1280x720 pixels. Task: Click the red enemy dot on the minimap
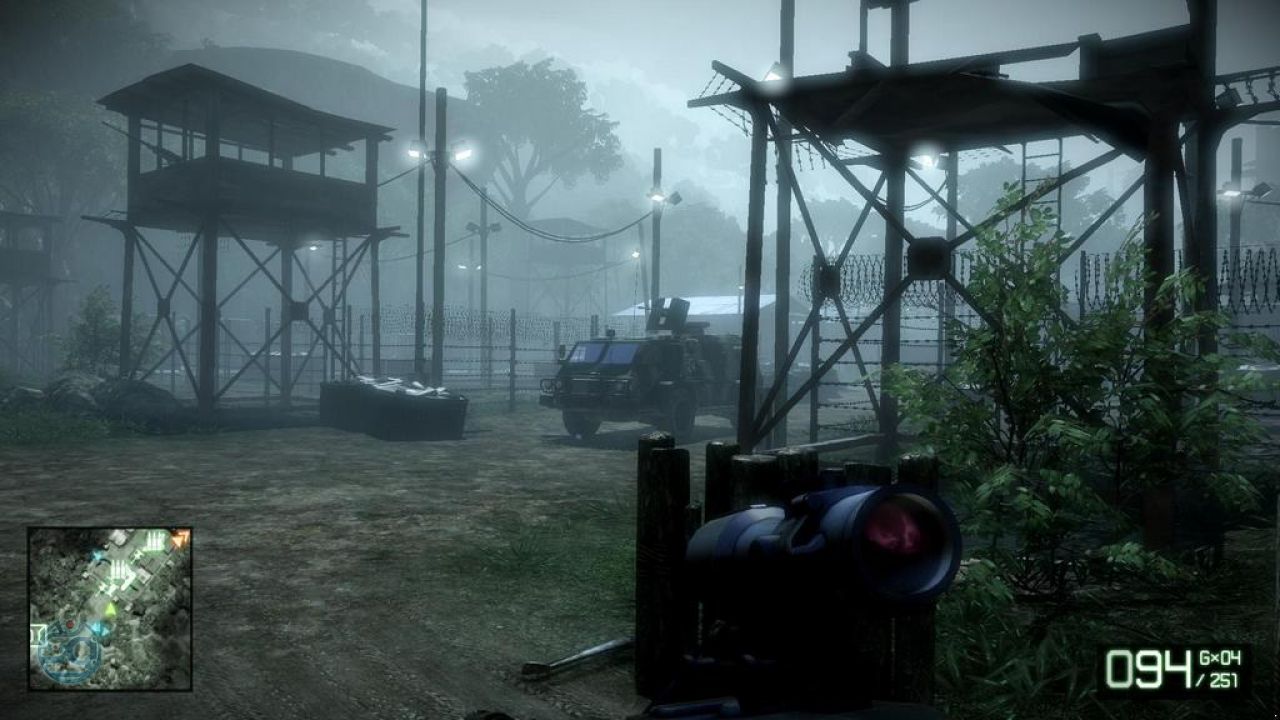(70, 625)
